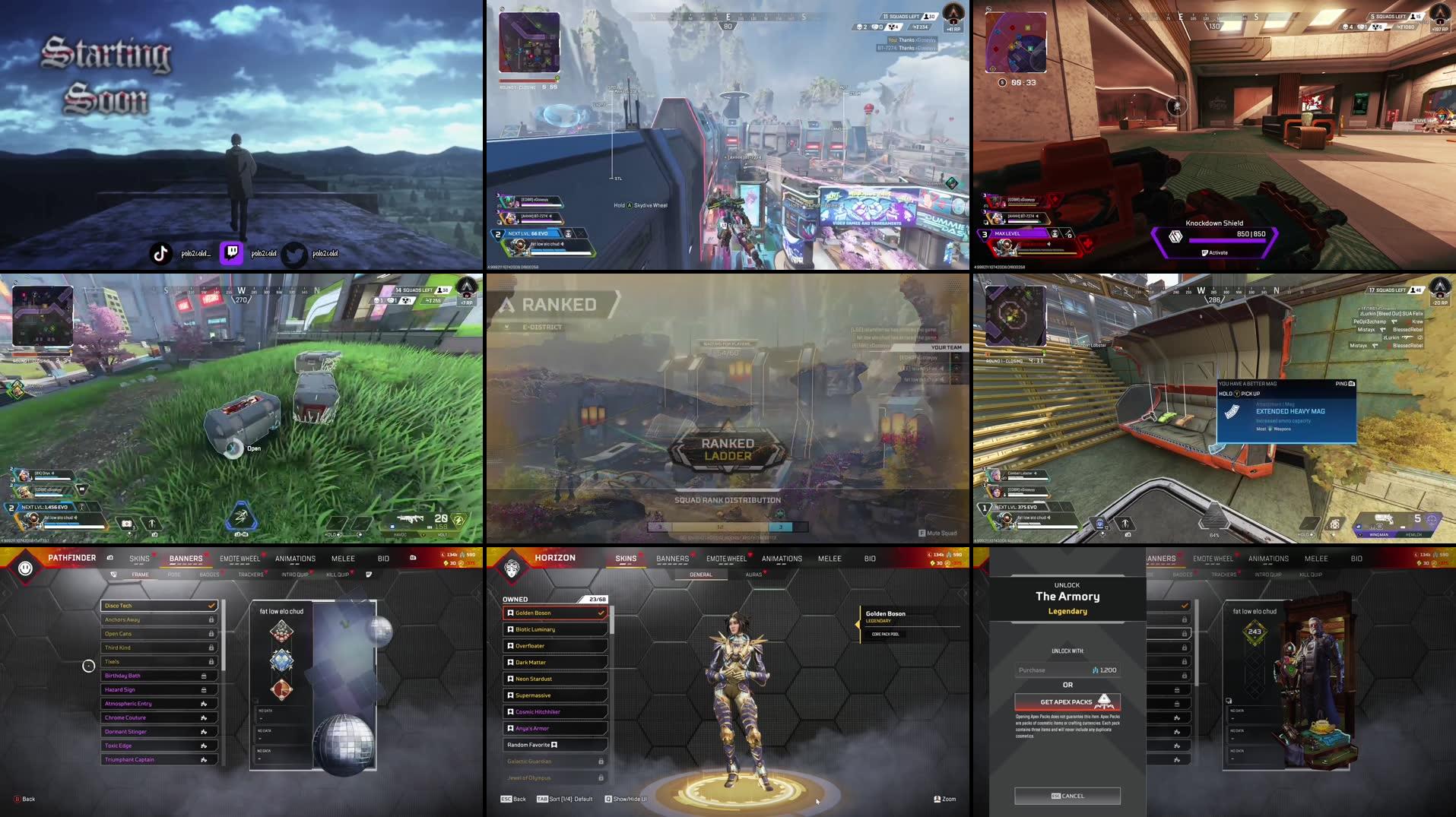Image resolution: width=1456 pixels, height=817 pixels.
Task: Click the Twitch icon on Starting Soon screen
Action: click(x=232, y=253)
